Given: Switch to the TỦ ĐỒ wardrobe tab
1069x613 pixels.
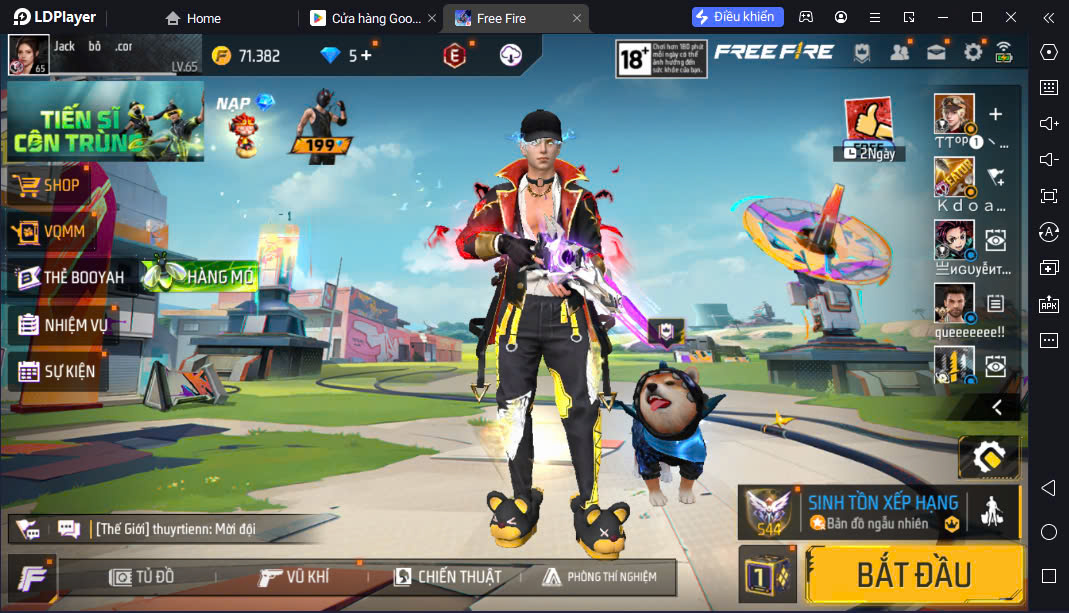Looking at the screenshot, I should tap(143, 577).
